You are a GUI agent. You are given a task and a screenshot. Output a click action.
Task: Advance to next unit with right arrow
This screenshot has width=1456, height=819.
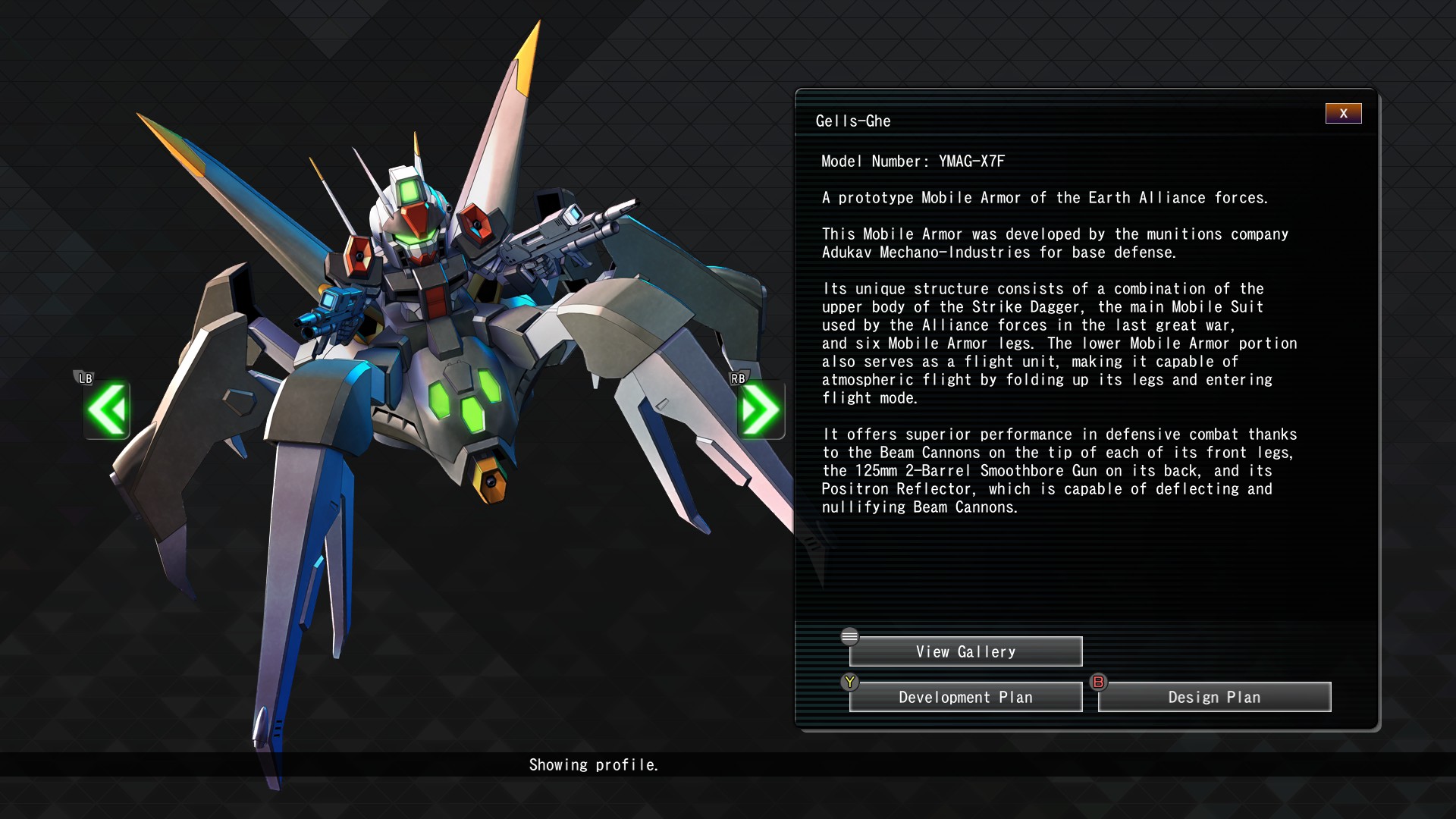click(760, 409)
